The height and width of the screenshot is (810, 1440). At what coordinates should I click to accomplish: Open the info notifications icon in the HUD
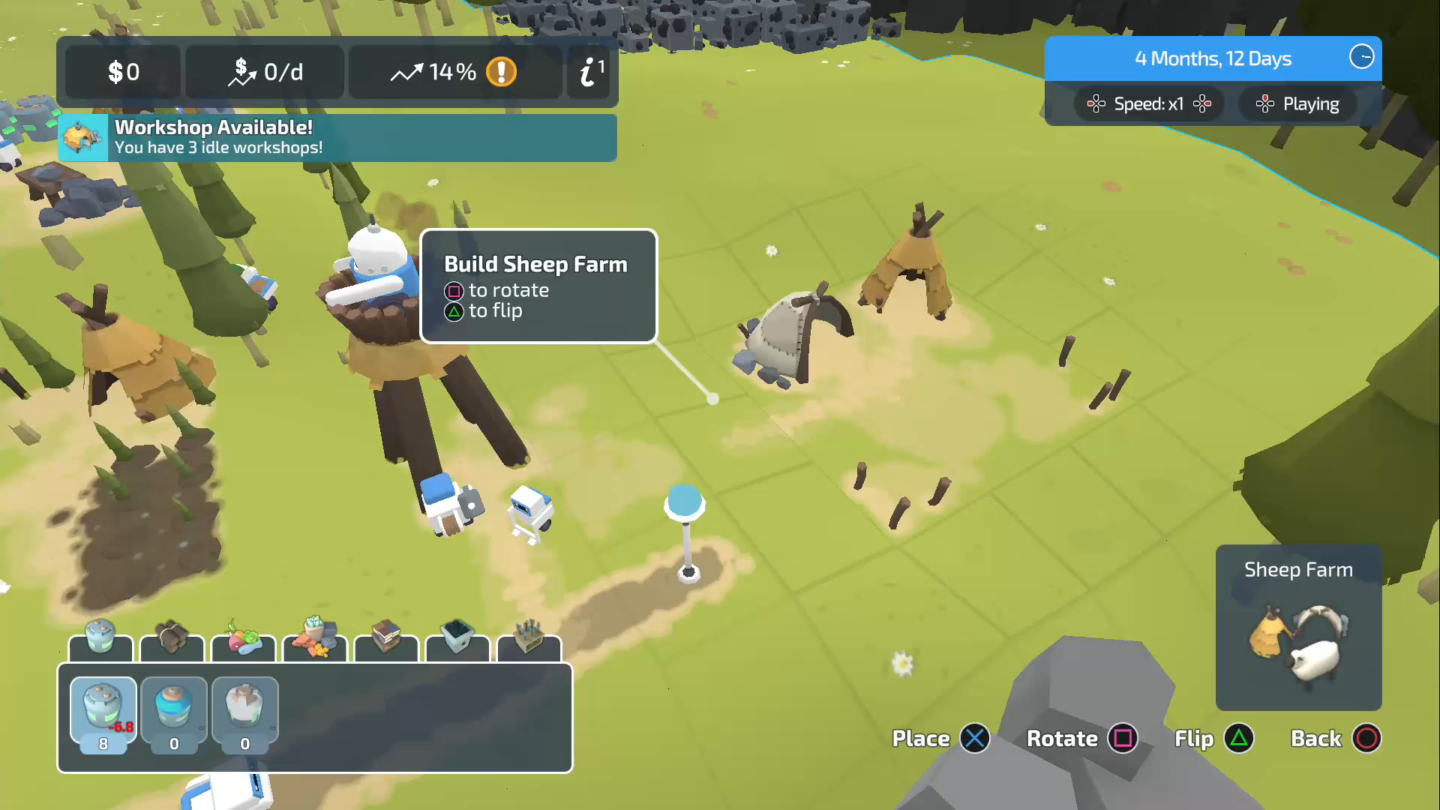coord(589,70)
